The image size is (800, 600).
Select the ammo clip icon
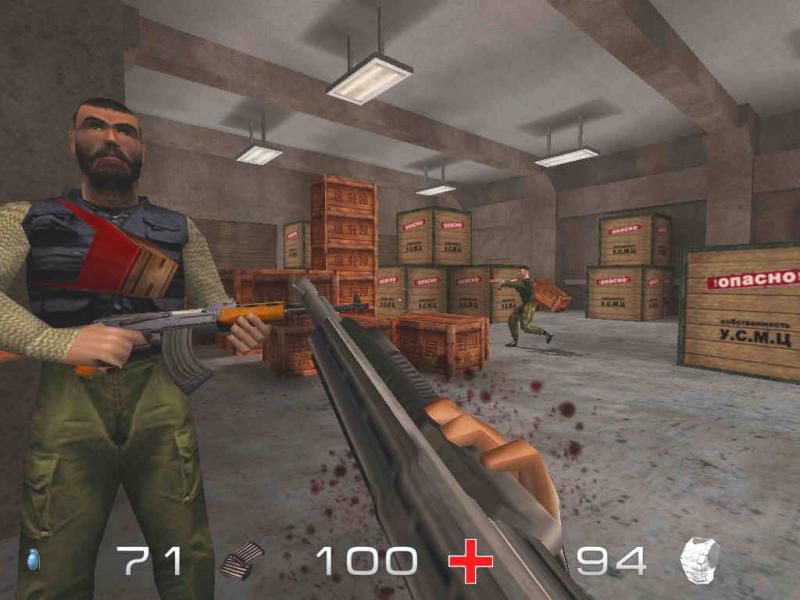pos(243,561)
